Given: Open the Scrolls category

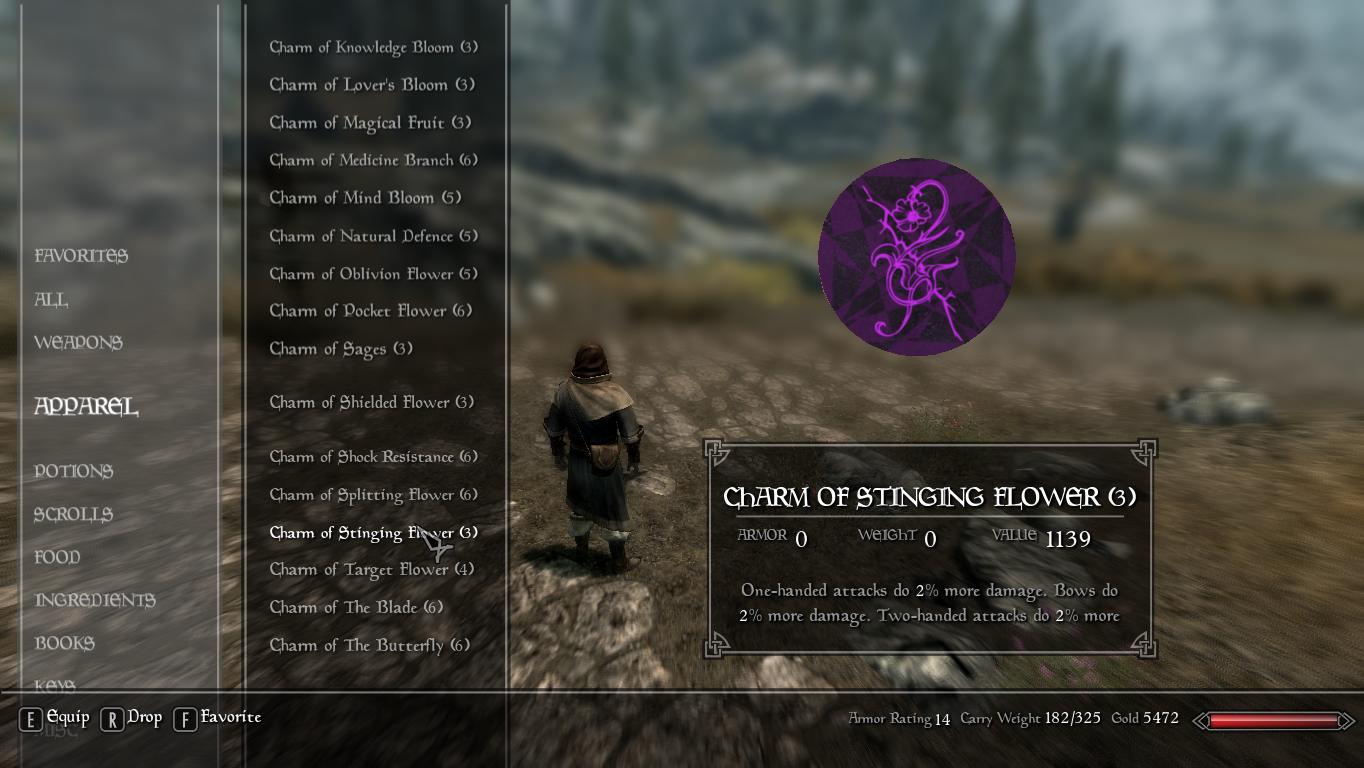Looking at the screenshot, I should click(72, 514).
